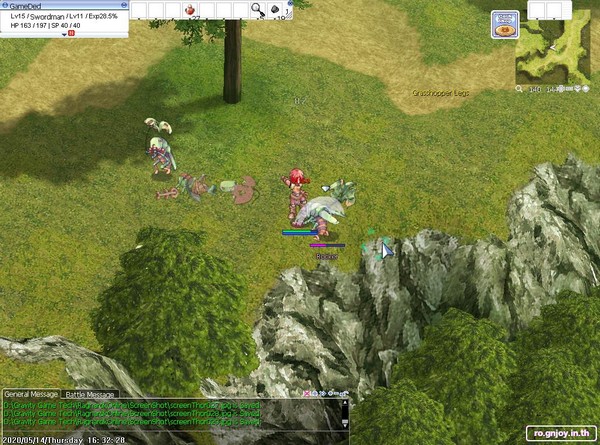Use the red potion hotbar slot
This screenshot has height=445, width=600.
pyautogui.click(x=191, y=10)
